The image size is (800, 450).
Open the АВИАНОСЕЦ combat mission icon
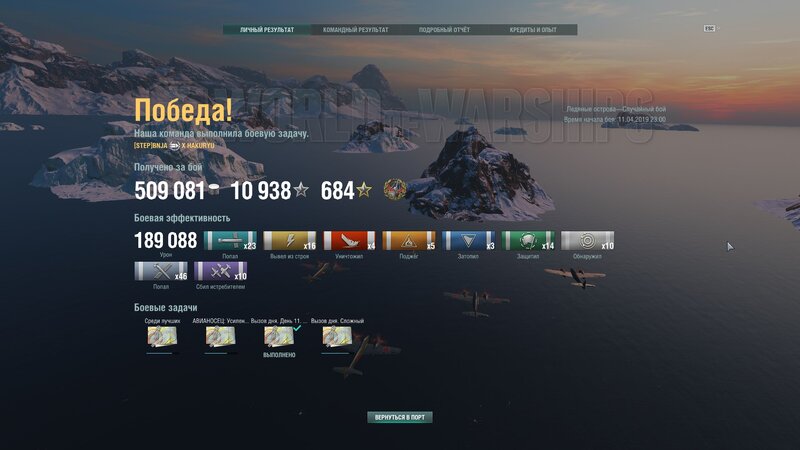point(221,337)
